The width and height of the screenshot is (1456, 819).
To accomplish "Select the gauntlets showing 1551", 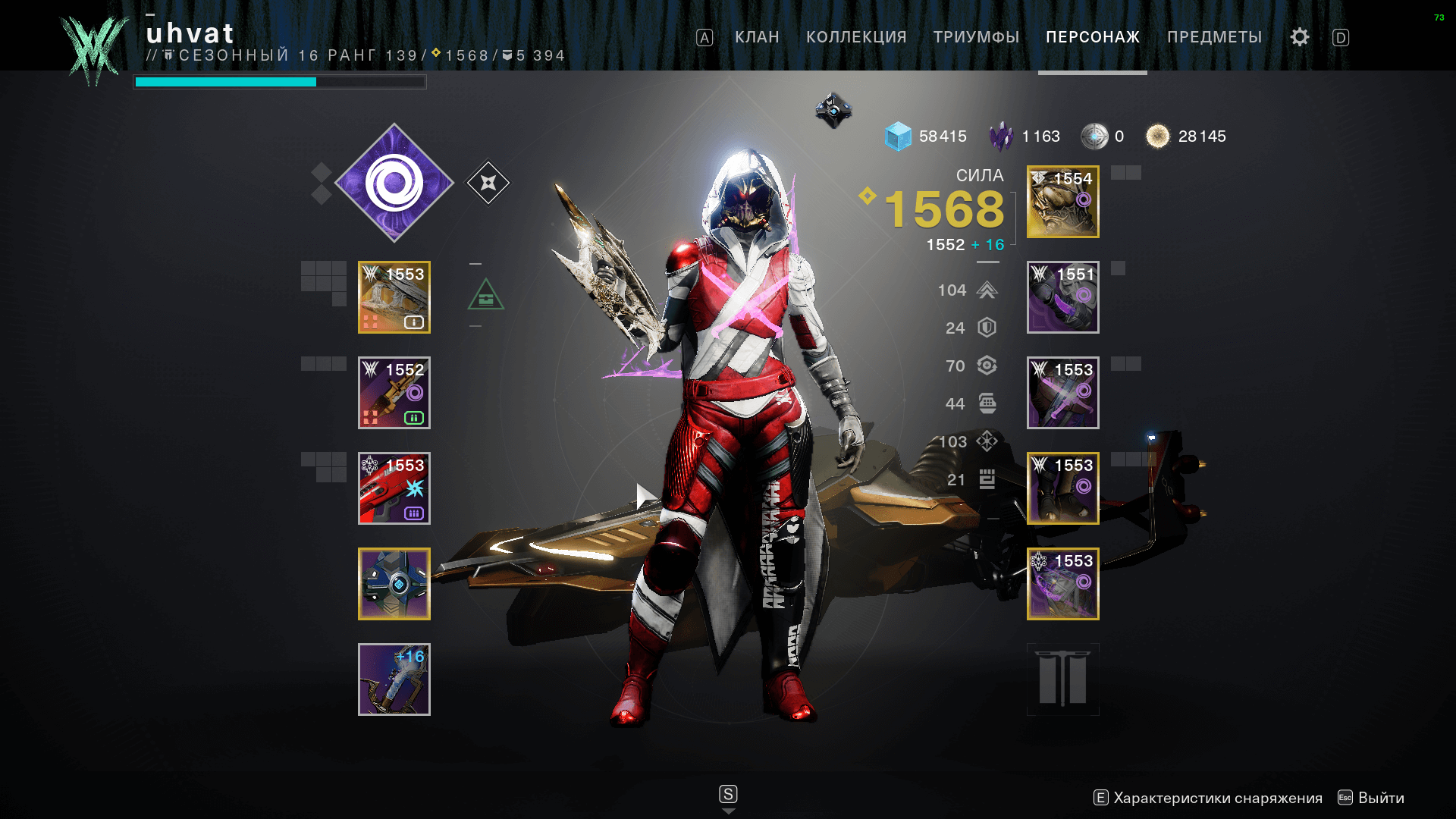I will [x=1062, y=297].
